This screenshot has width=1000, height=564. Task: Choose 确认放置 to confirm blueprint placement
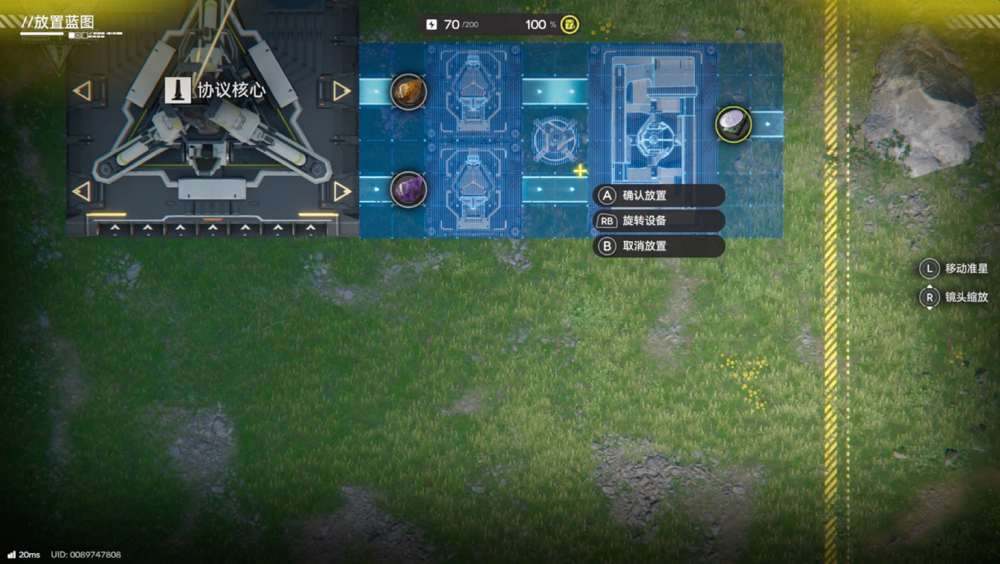pos(657,195)
